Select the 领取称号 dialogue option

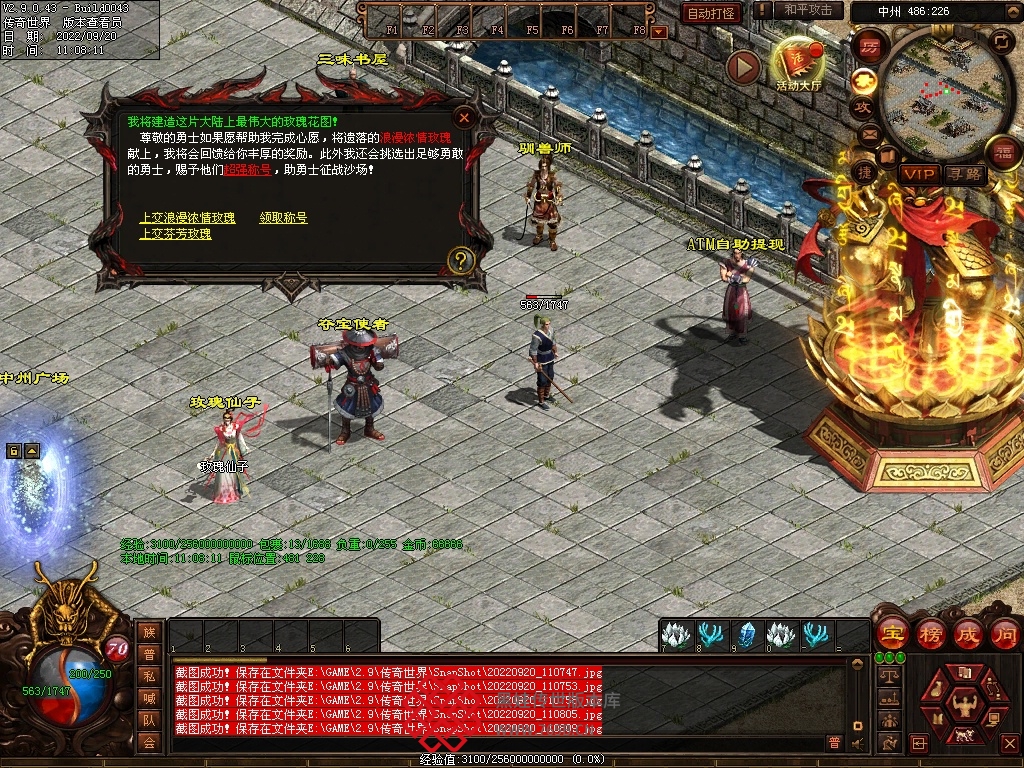coord(283,218)
